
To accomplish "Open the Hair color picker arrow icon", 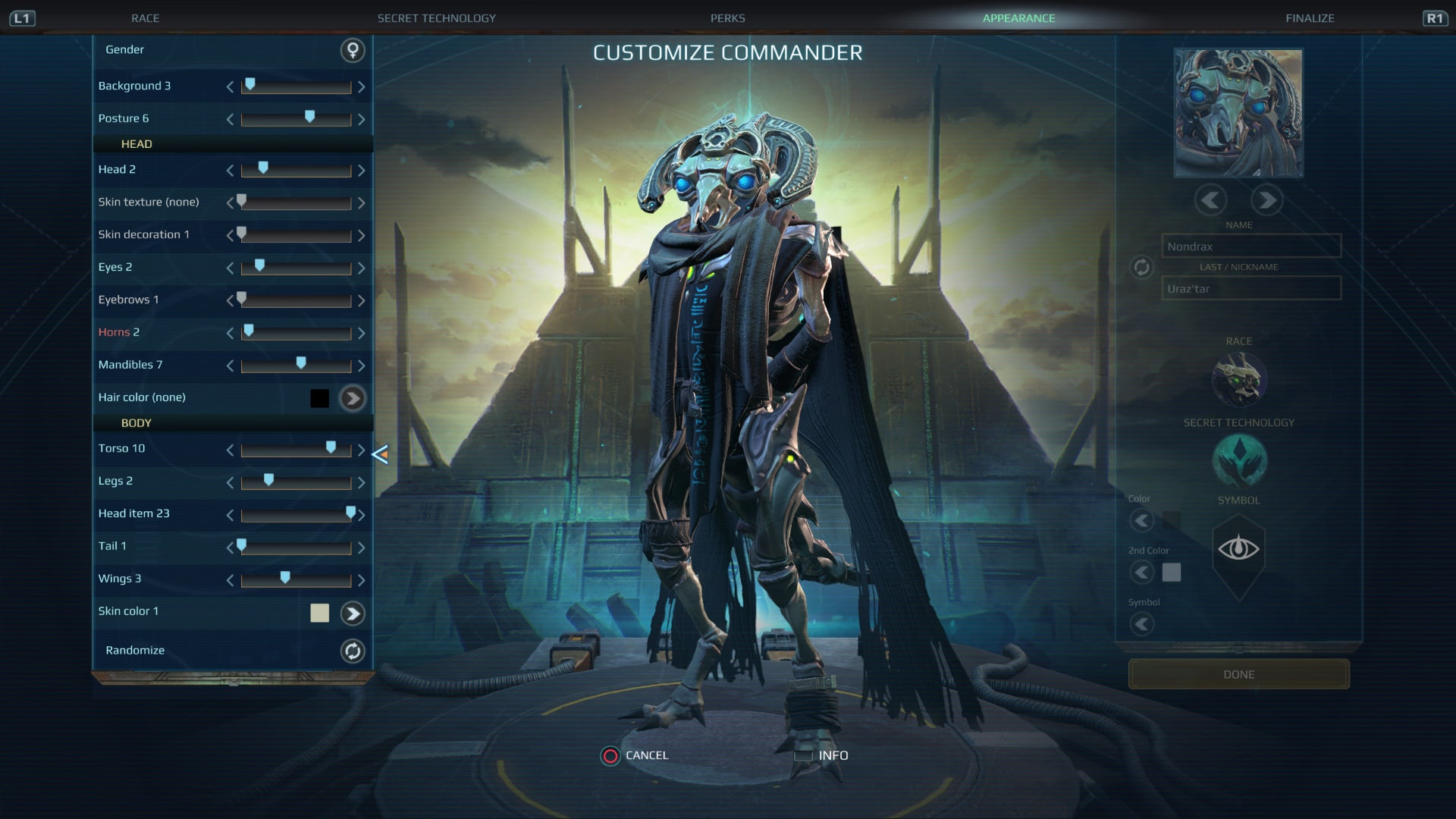I will [351, 397].
